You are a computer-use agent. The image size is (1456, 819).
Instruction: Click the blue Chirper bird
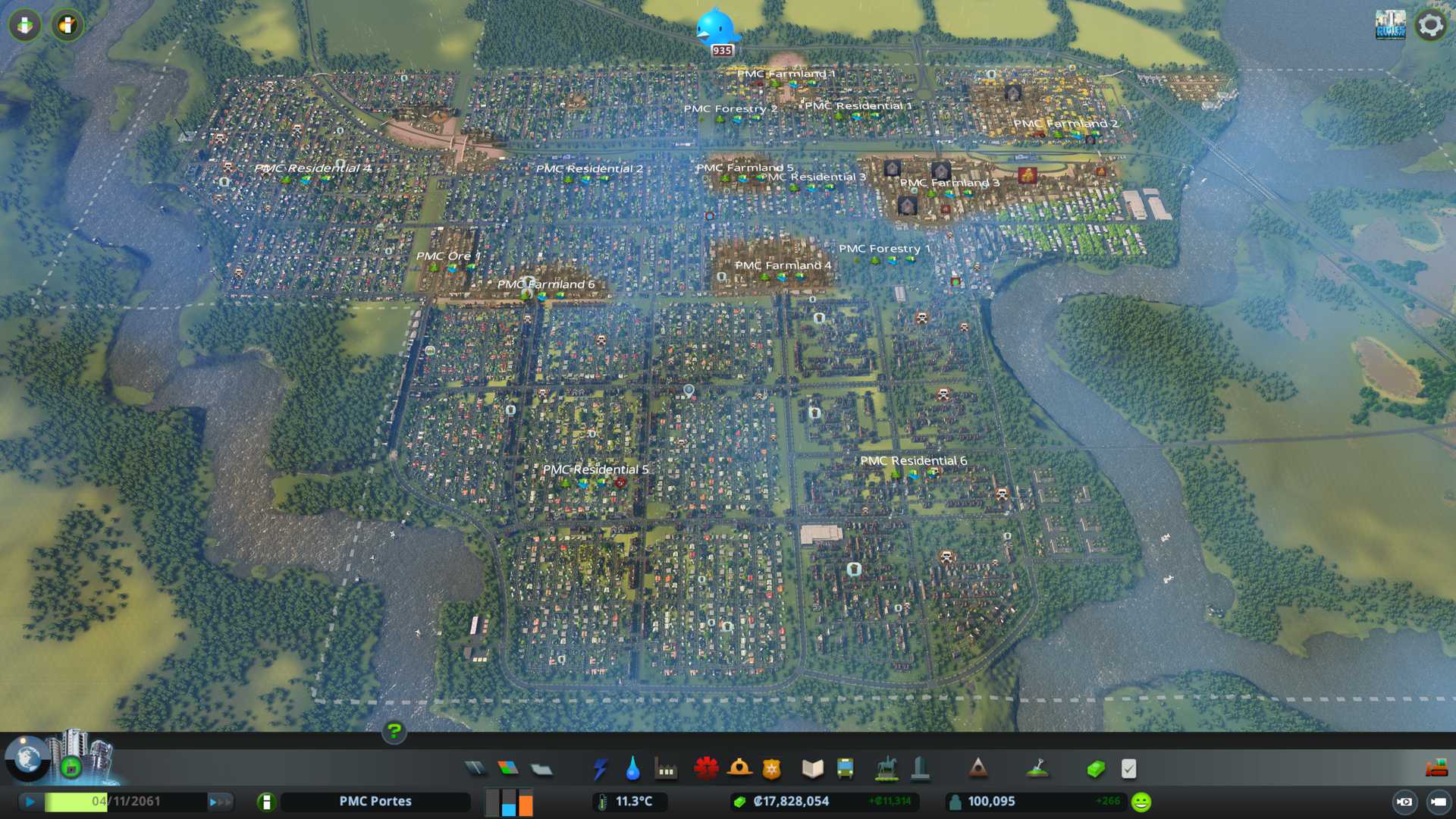(x=716, y=29)
